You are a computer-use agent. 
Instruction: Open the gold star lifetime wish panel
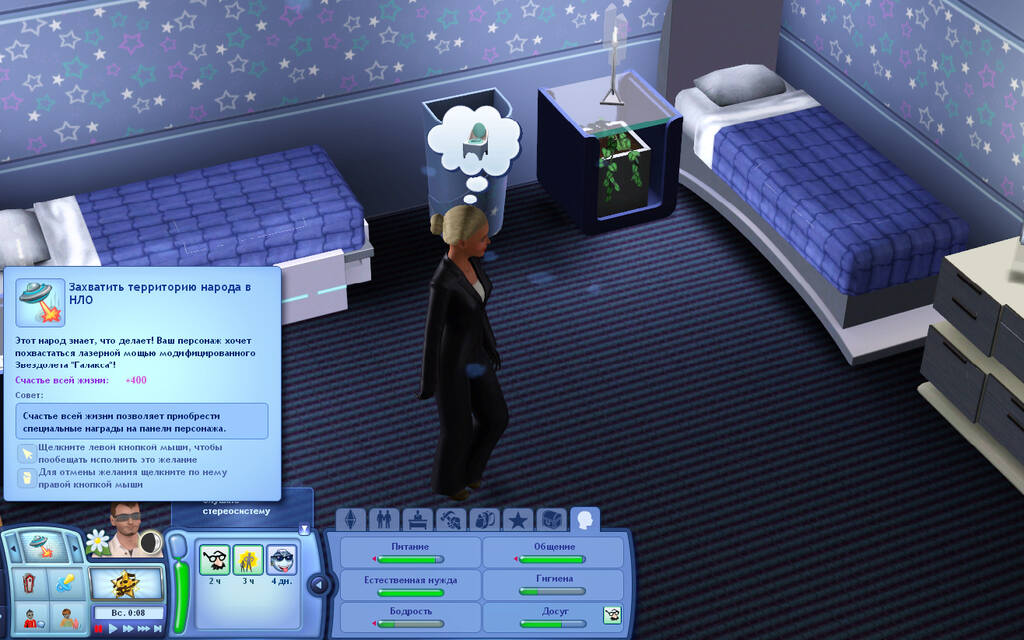pyautogui.click(x=127, y=584)
